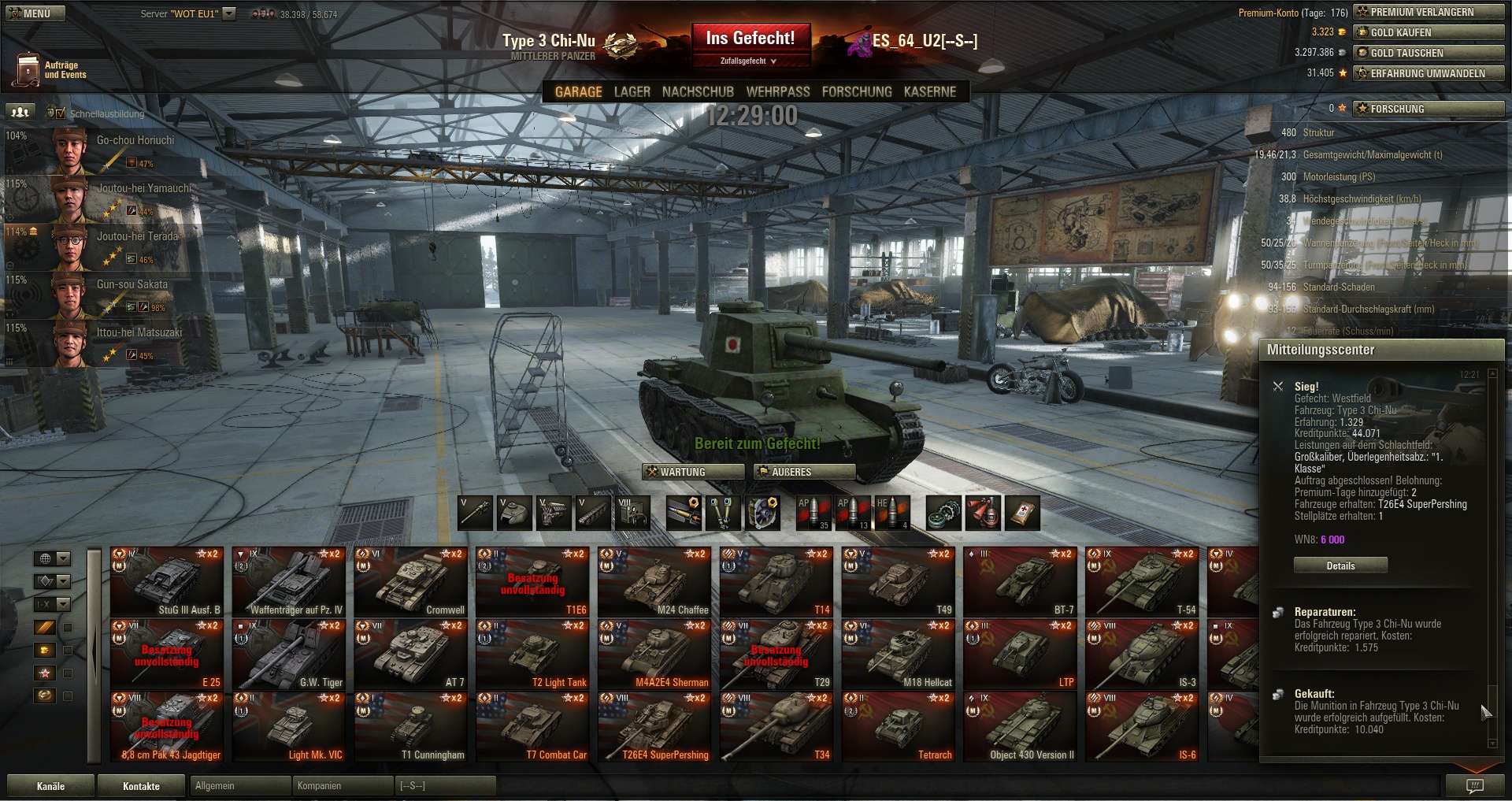Open the Zufallsgefecht battle type dropdown
This screenshot has height=801, width=1512.
click(x=749, y=61)
